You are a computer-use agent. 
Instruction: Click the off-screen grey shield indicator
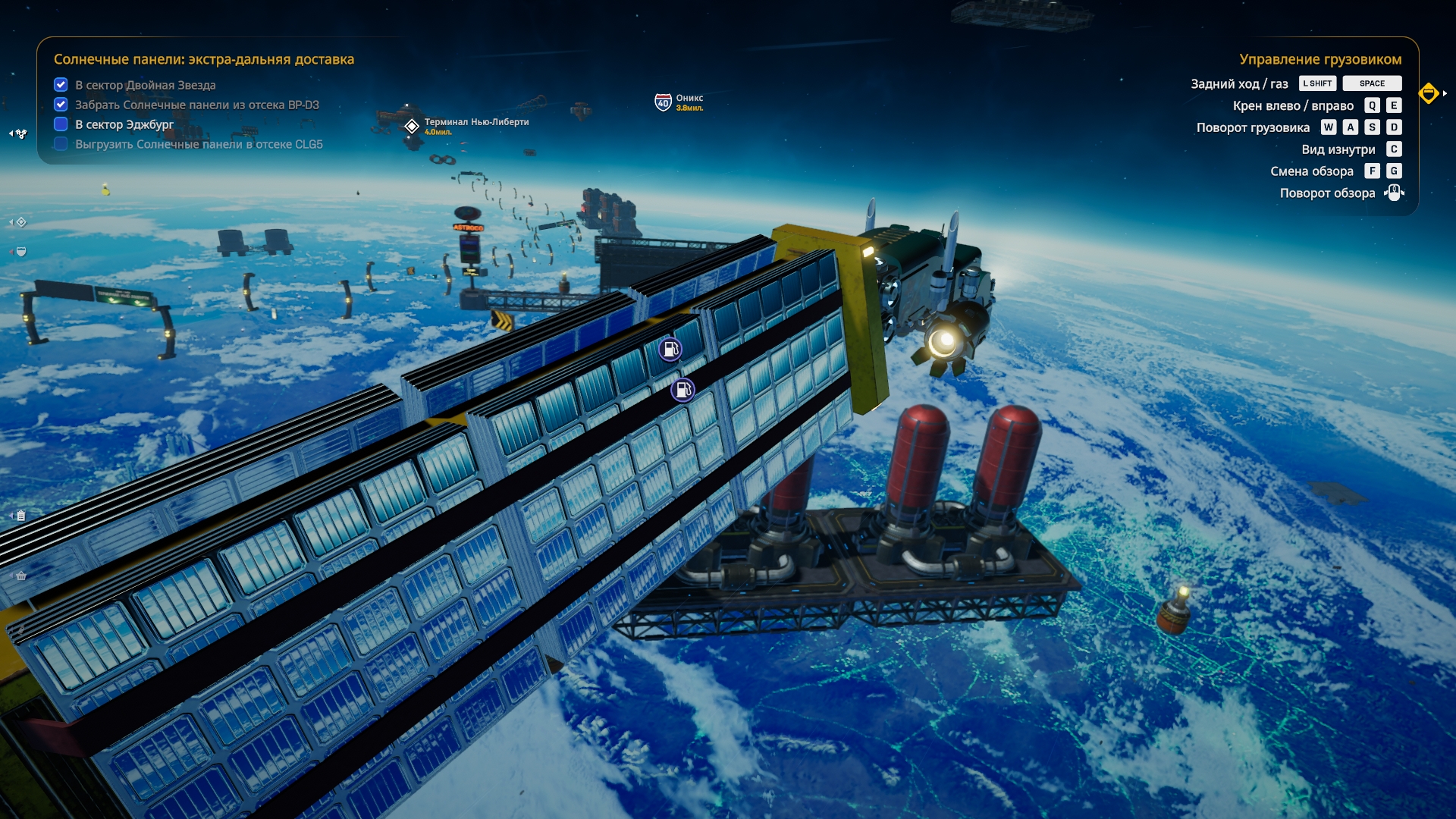[21, 252]
